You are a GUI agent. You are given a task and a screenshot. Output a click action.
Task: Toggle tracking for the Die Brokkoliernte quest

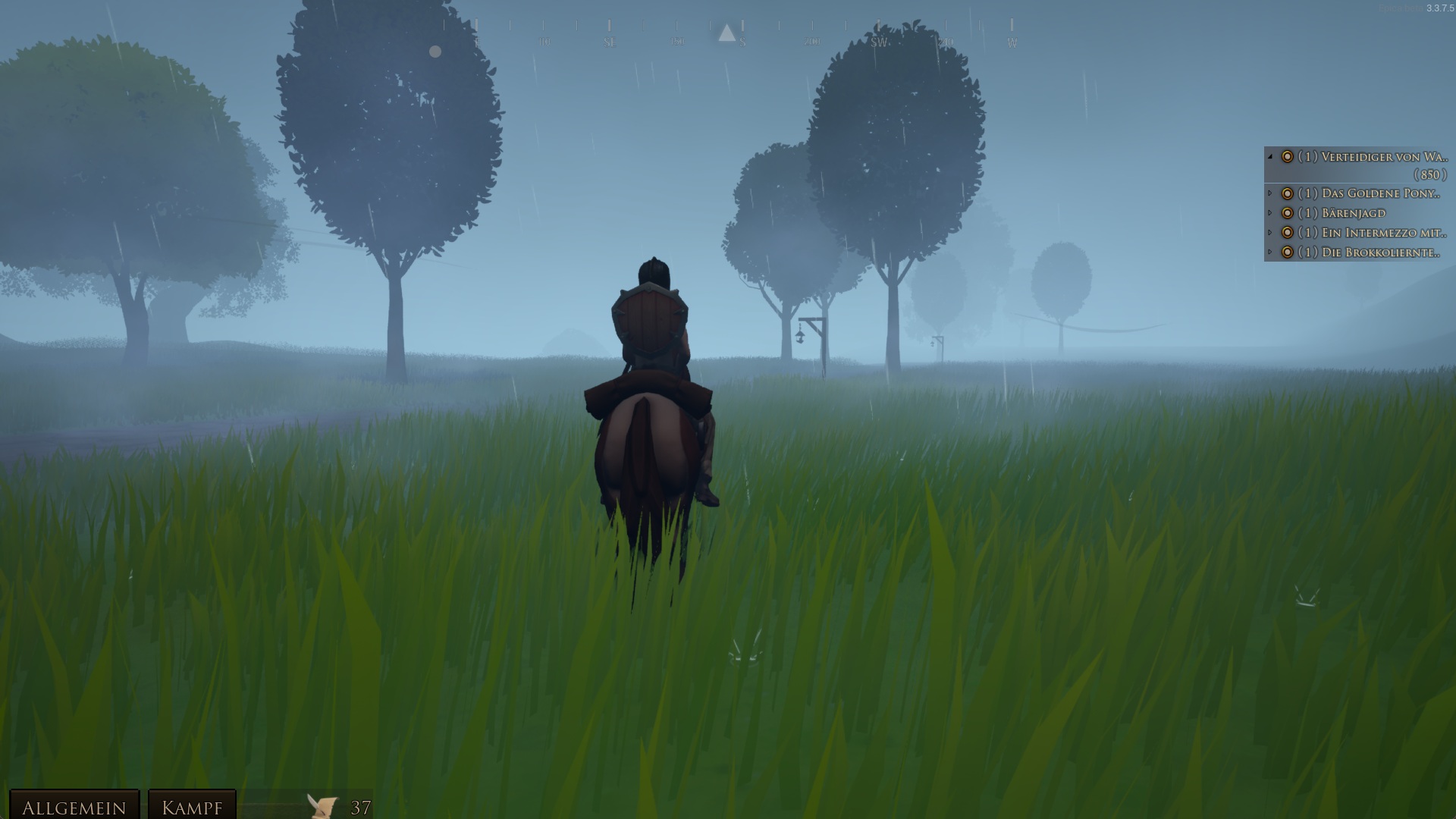[1269, 252]
